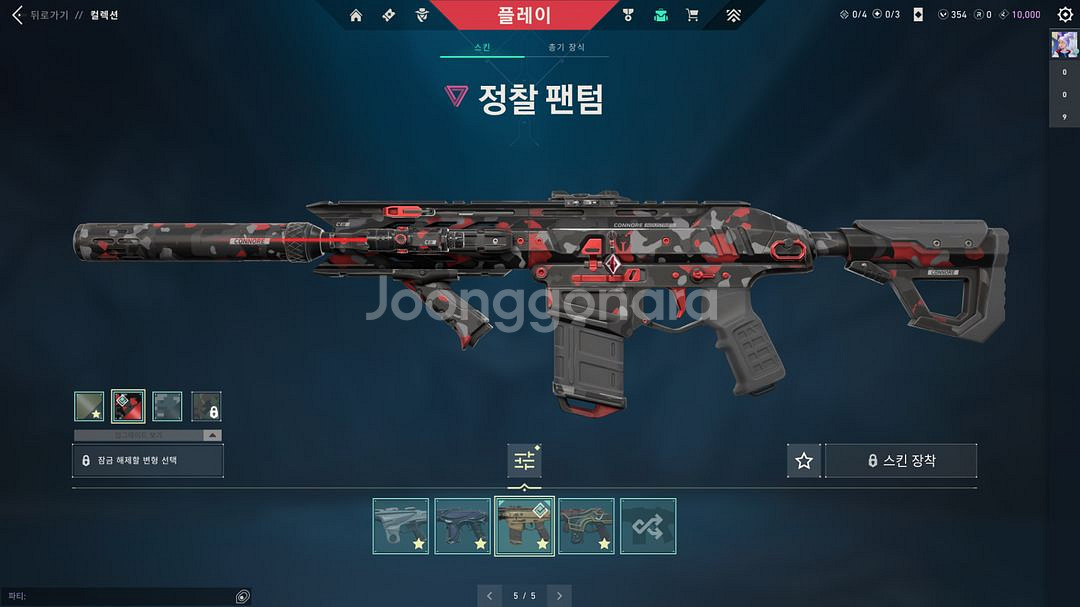Switch to the 총기 장식 tab

(x=566, y=47)
